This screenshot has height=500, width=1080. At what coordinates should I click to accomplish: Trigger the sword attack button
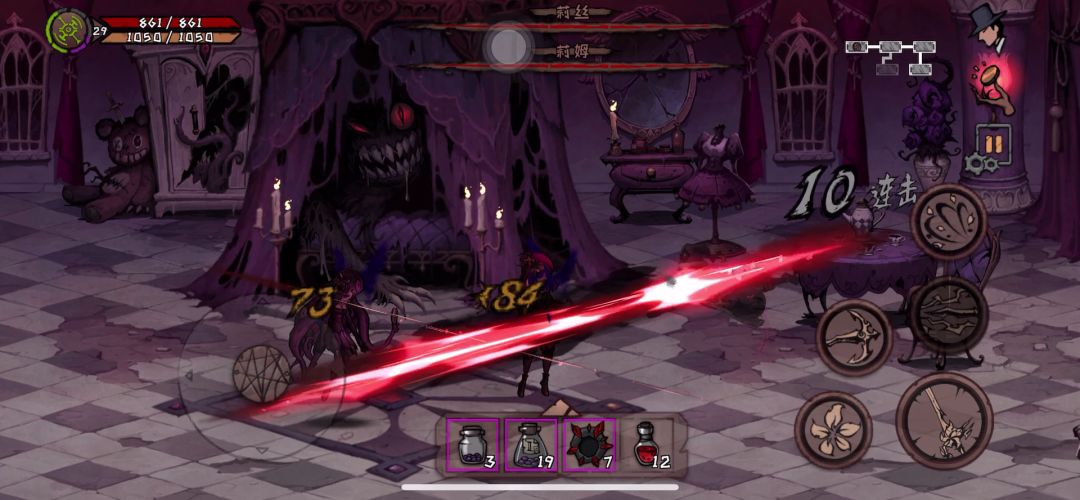click(943, 421)
